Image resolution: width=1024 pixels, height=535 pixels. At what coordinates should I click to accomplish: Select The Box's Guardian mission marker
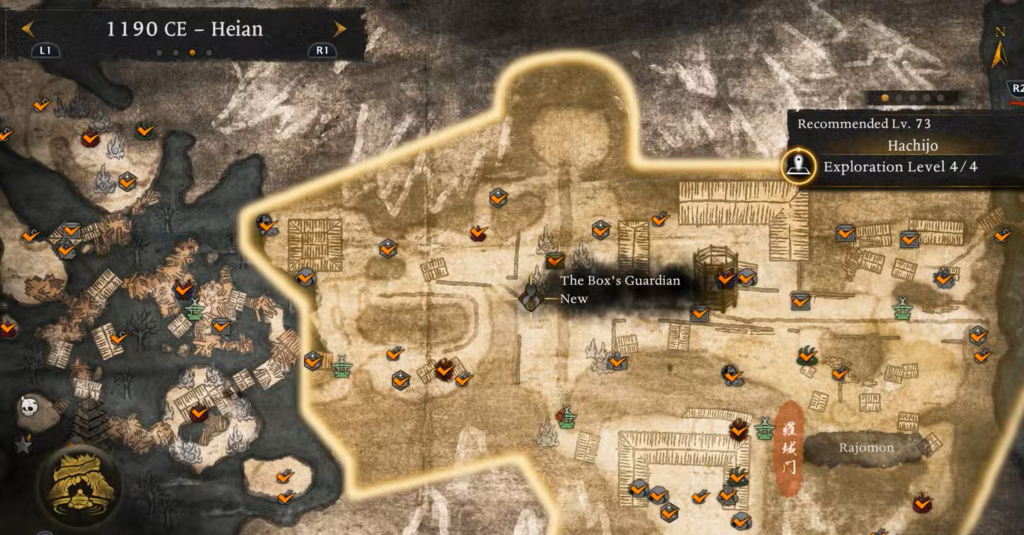[x=531, y=295]
